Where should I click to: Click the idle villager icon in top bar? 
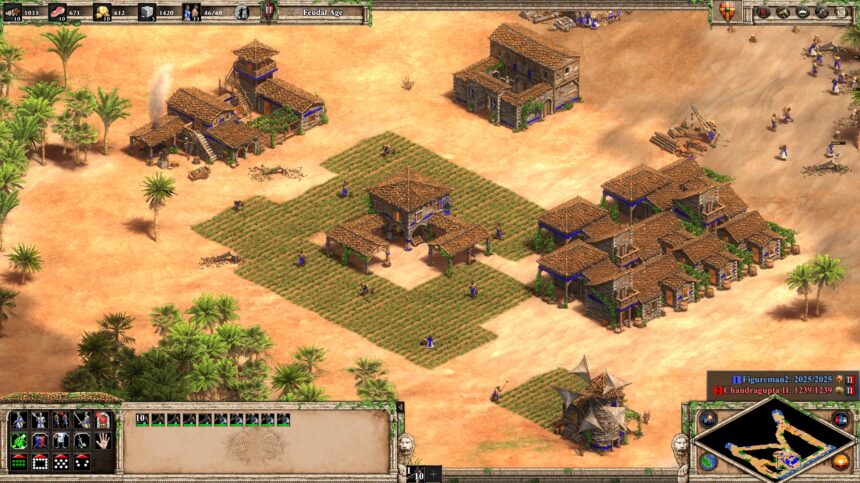[x=242, y=12]
